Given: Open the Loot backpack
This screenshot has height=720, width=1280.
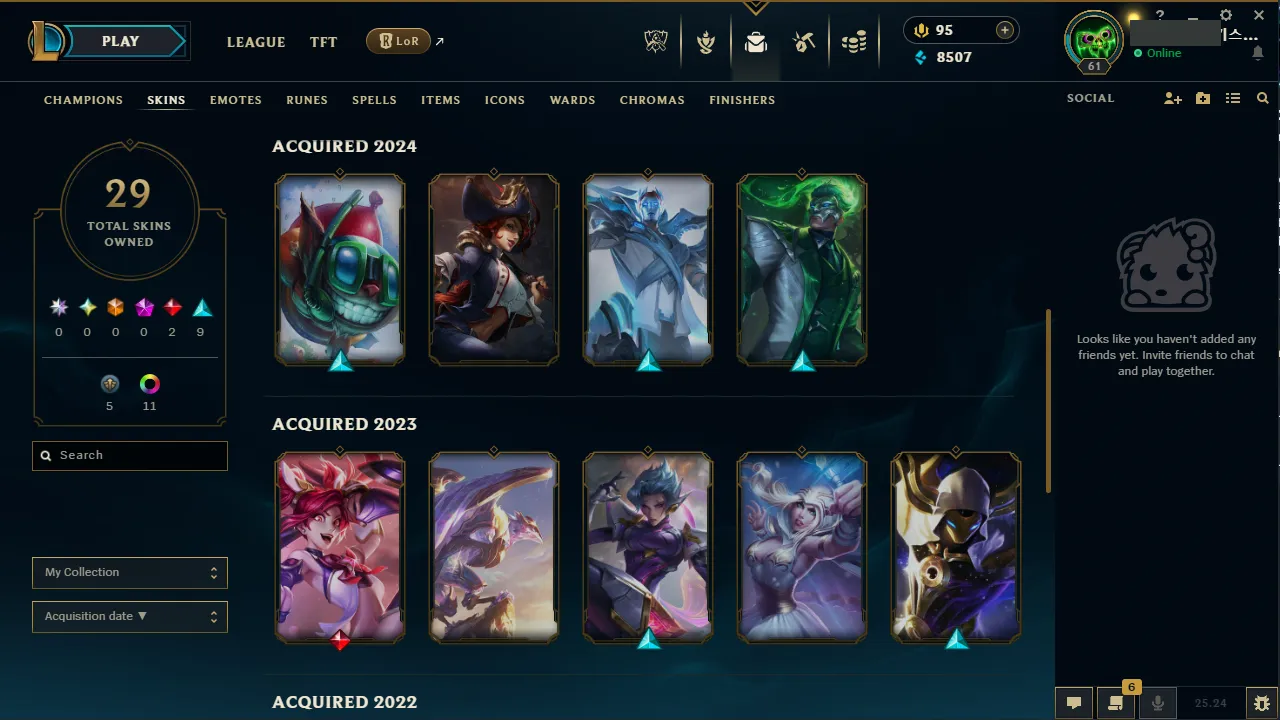Looking at the screenshot, I should pos(755,43).
